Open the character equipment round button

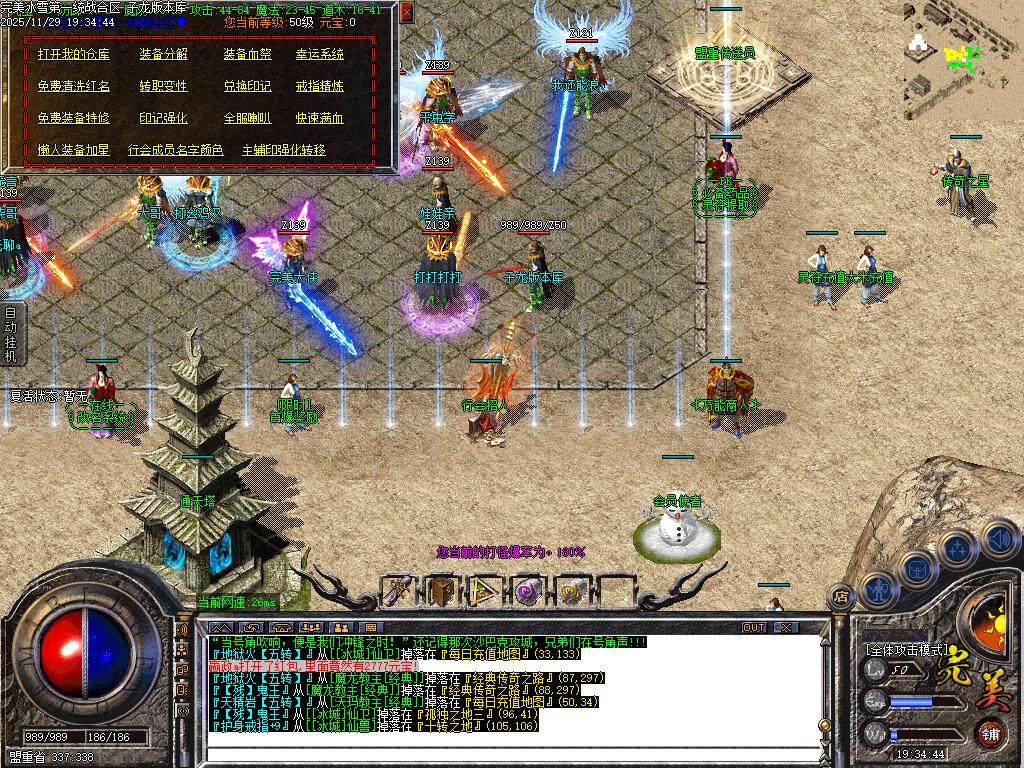[877, 589]
